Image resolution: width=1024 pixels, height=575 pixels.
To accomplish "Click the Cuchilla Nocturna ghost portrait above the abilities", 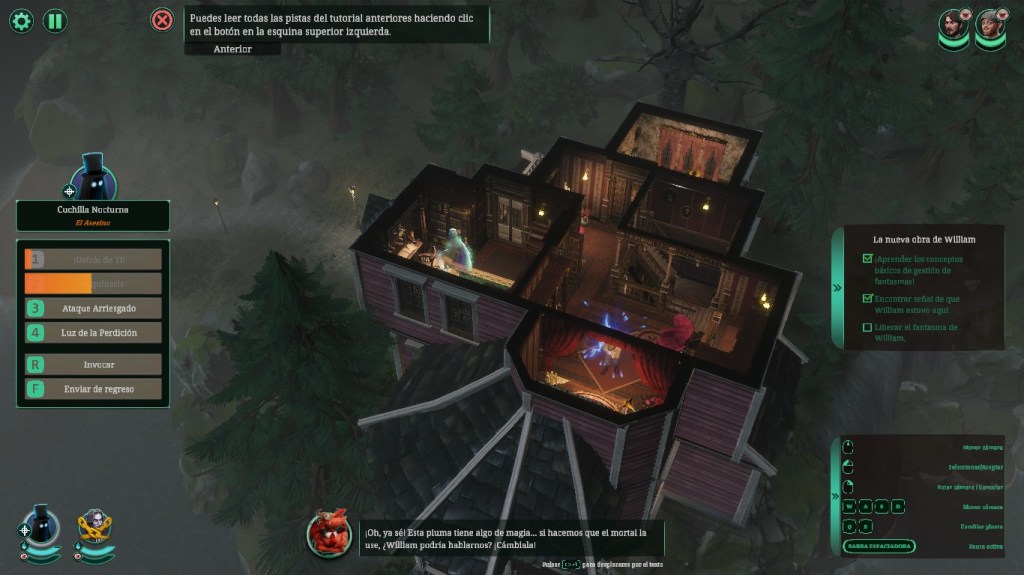I will pyautogui.click(x=94, y=180).
